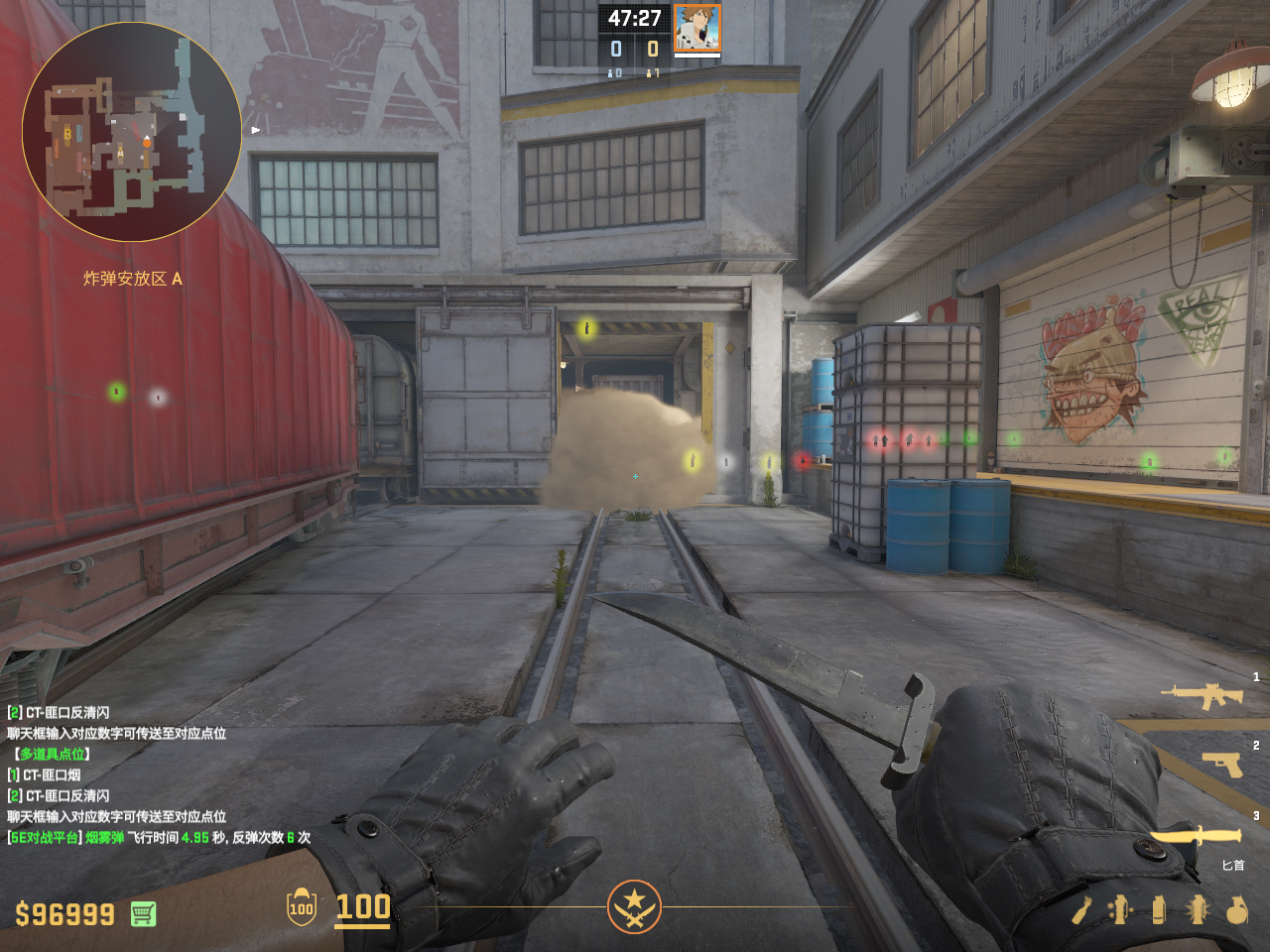This screenshot has height=952, width=1270.
Task: Open the buy menu cart icon
Action: click(x=143, y=913)
